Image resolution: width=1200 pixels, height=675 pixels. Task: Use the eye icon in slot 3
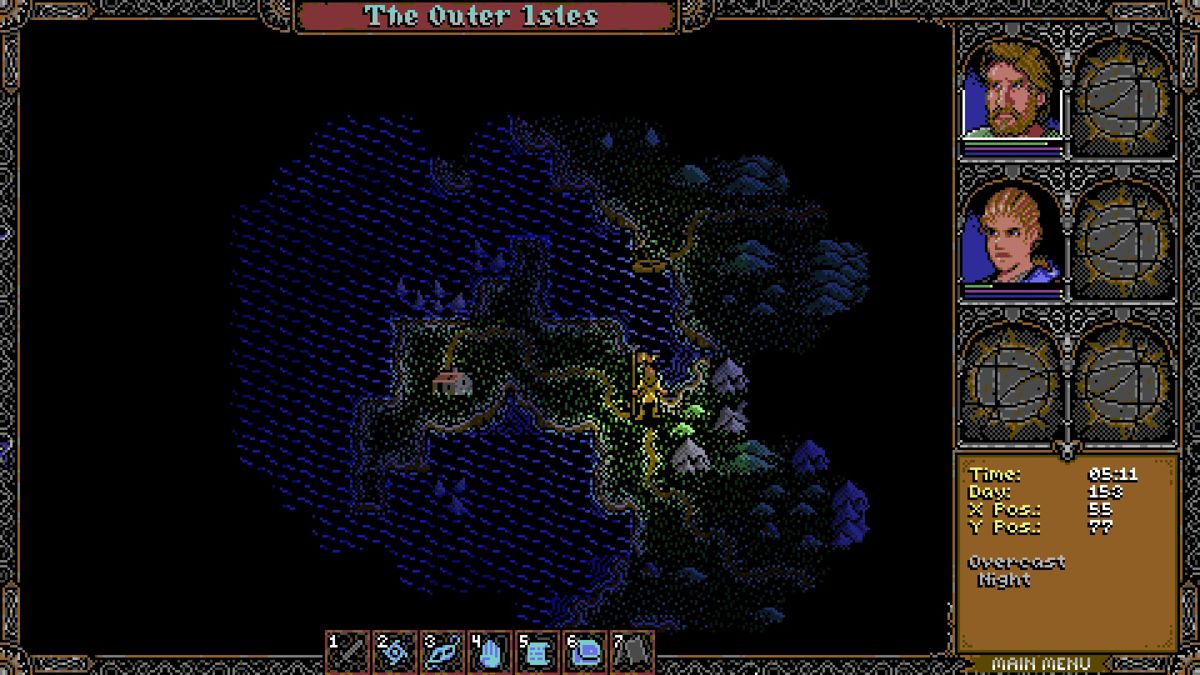pos(442,652)
